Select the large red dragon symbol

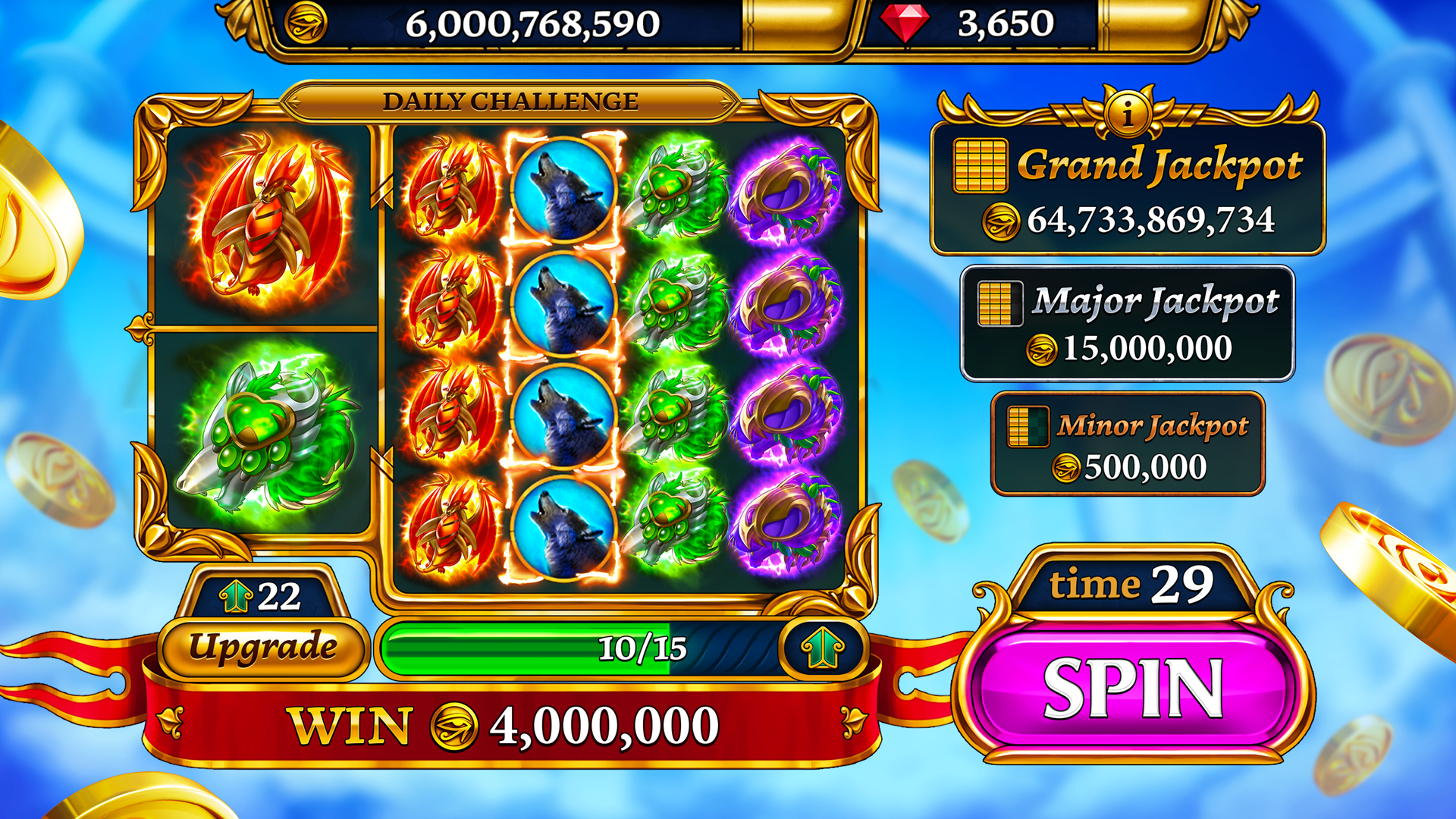coord(268,222)
